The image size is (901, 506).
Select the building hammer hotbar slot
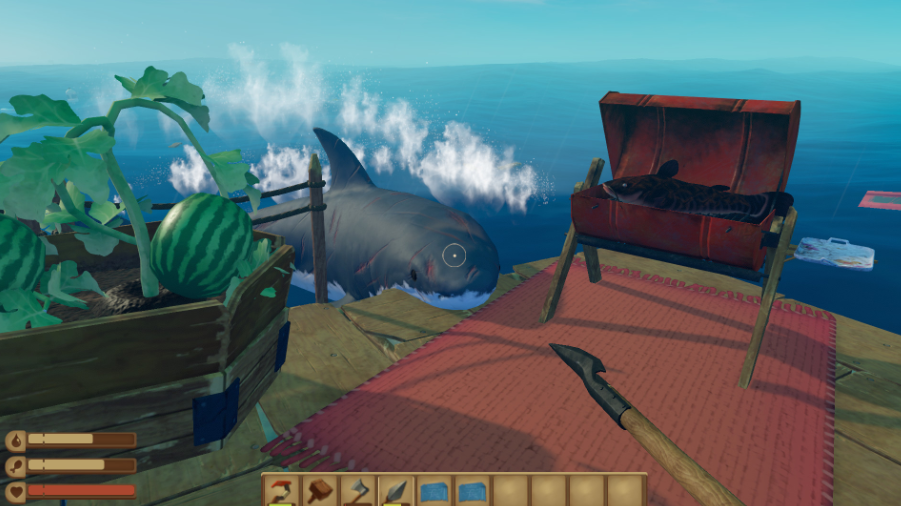point(320,491)
